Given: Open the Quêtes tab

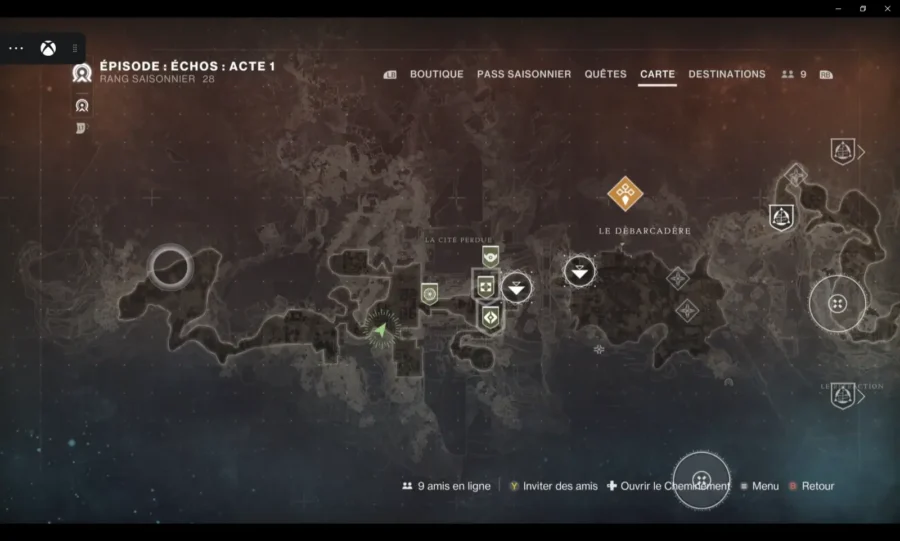Looking at the screenshot, I should pos(605,74).
